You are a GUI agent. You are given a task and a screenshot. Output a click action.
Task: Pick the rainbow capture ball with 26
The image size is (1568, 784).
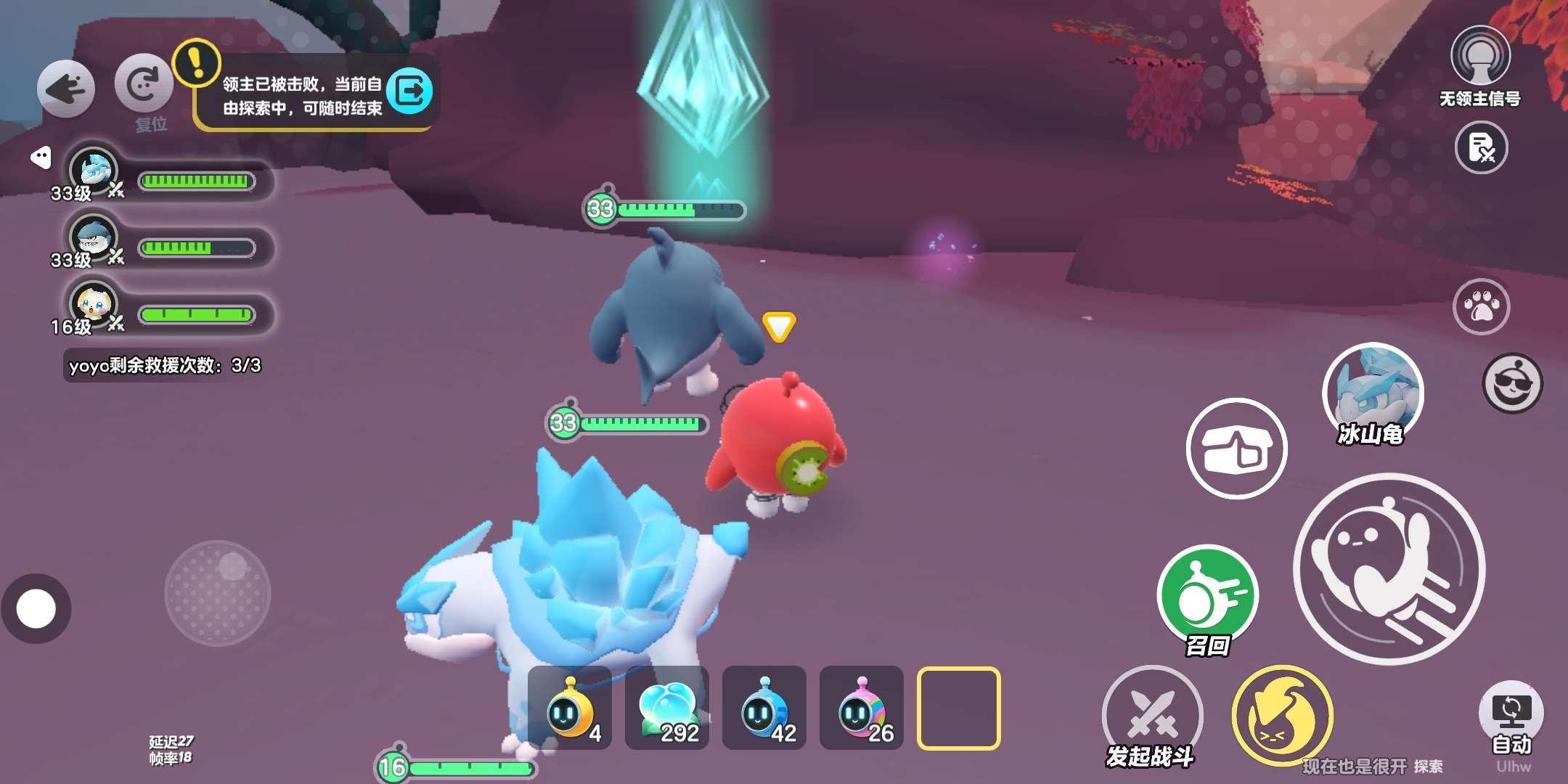pyautogui.click(x=861, y=708)
